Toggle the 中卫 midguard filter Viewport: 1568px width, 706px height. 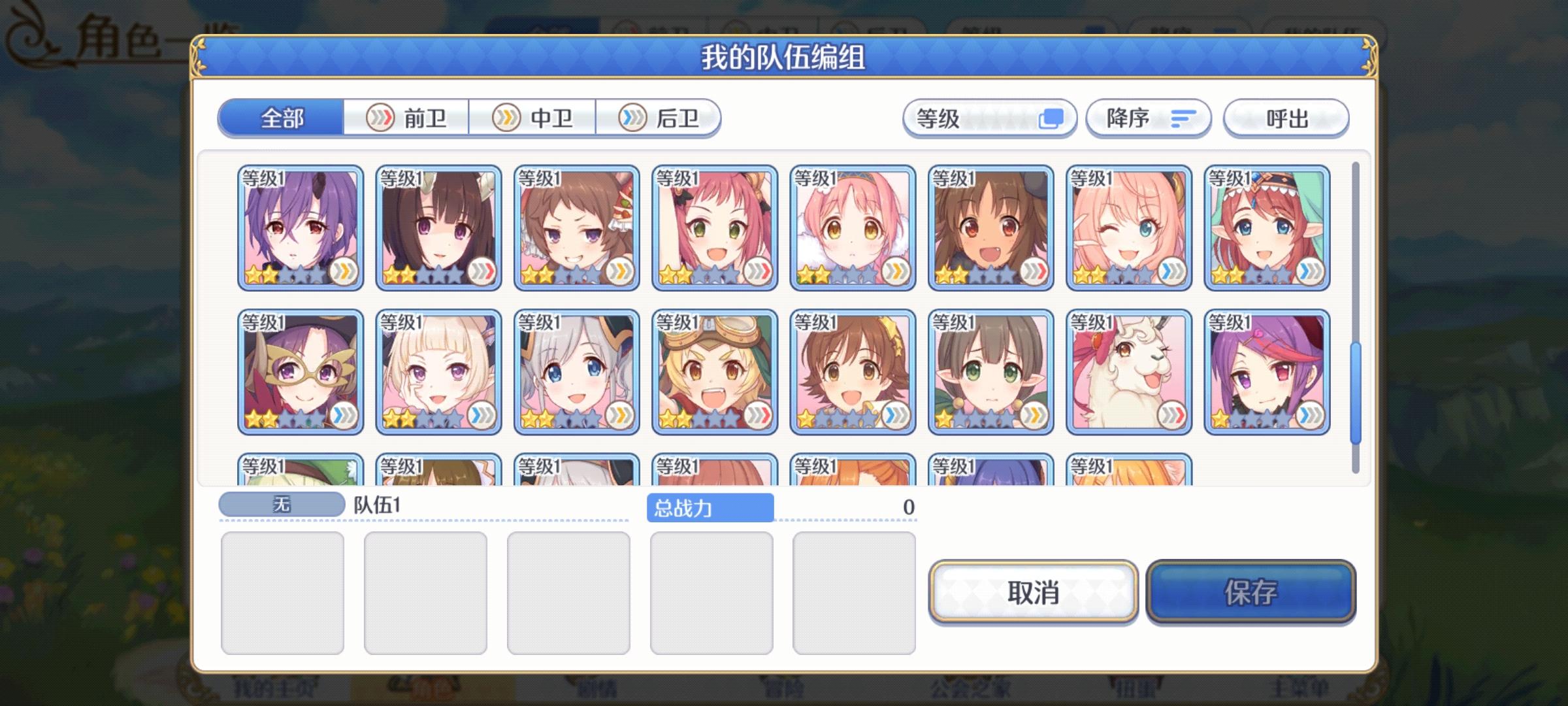(x=532, y=118)
